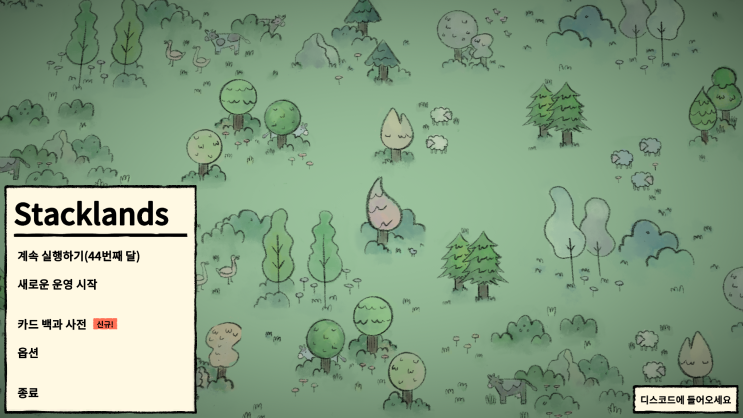
Task: Quit the game via 종료
Action: click(x=28, y=392)
